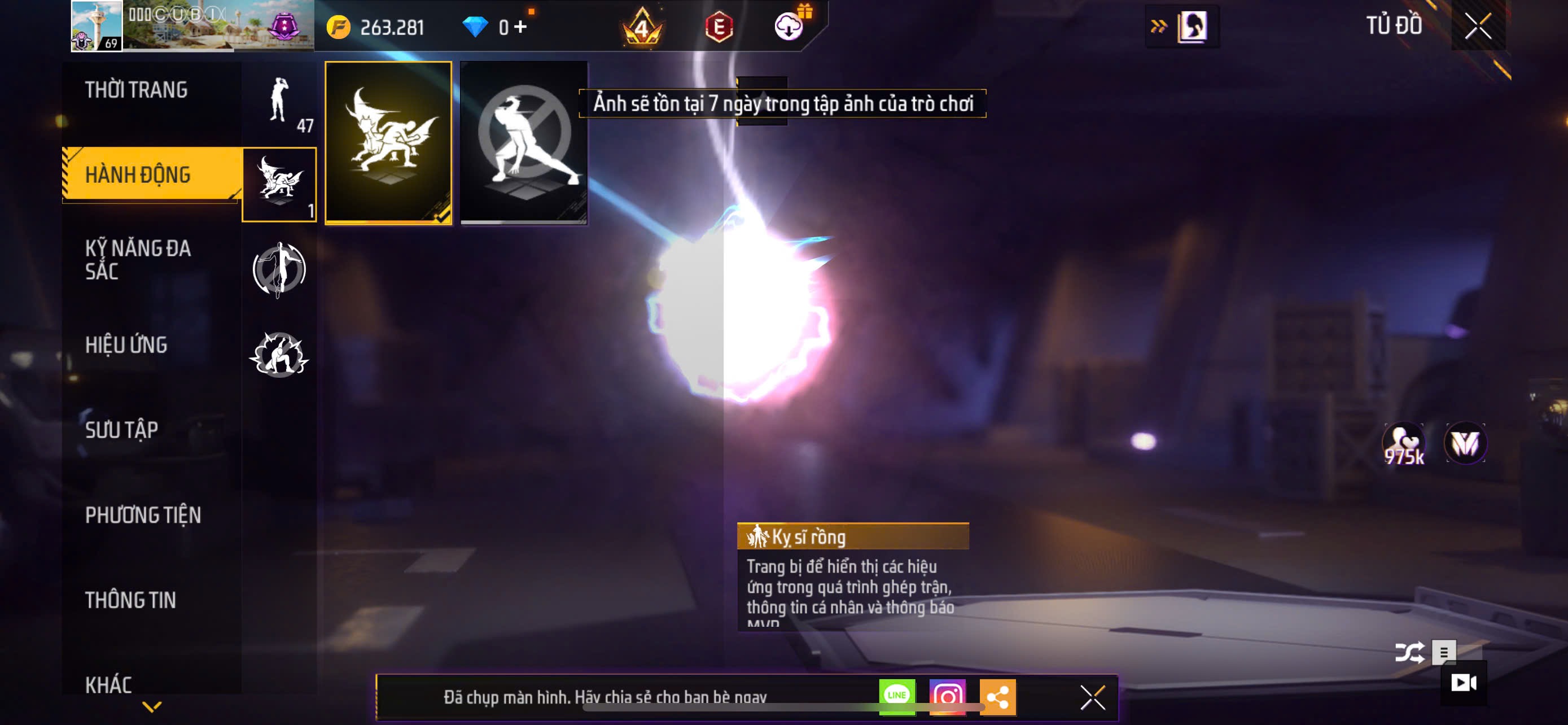Screen dimensions: 1568x725
Task: Add diamonds with the plus button
Action: 520,27
